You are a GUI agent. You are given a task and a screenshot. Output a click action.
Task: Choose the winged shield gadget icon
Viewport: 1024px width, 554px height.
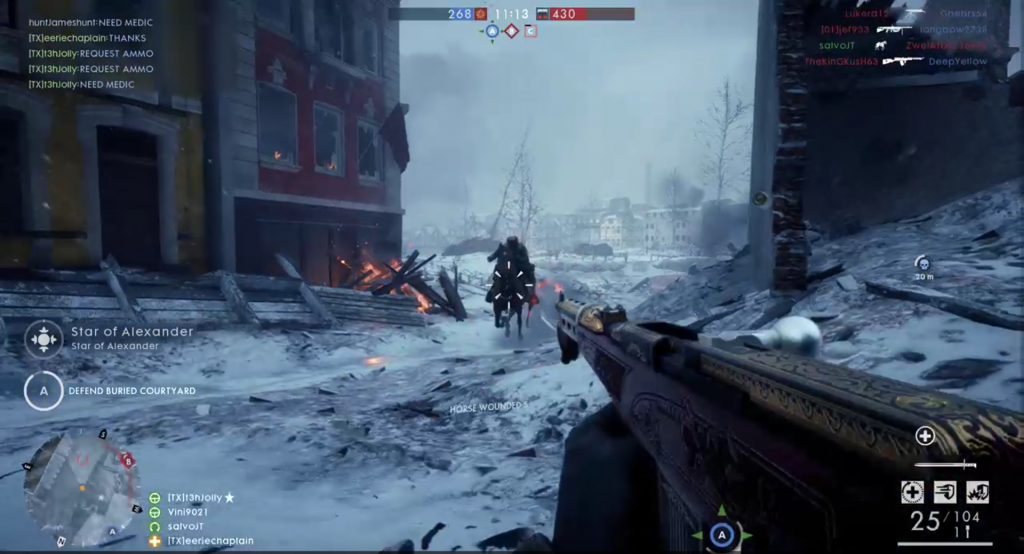945,492
